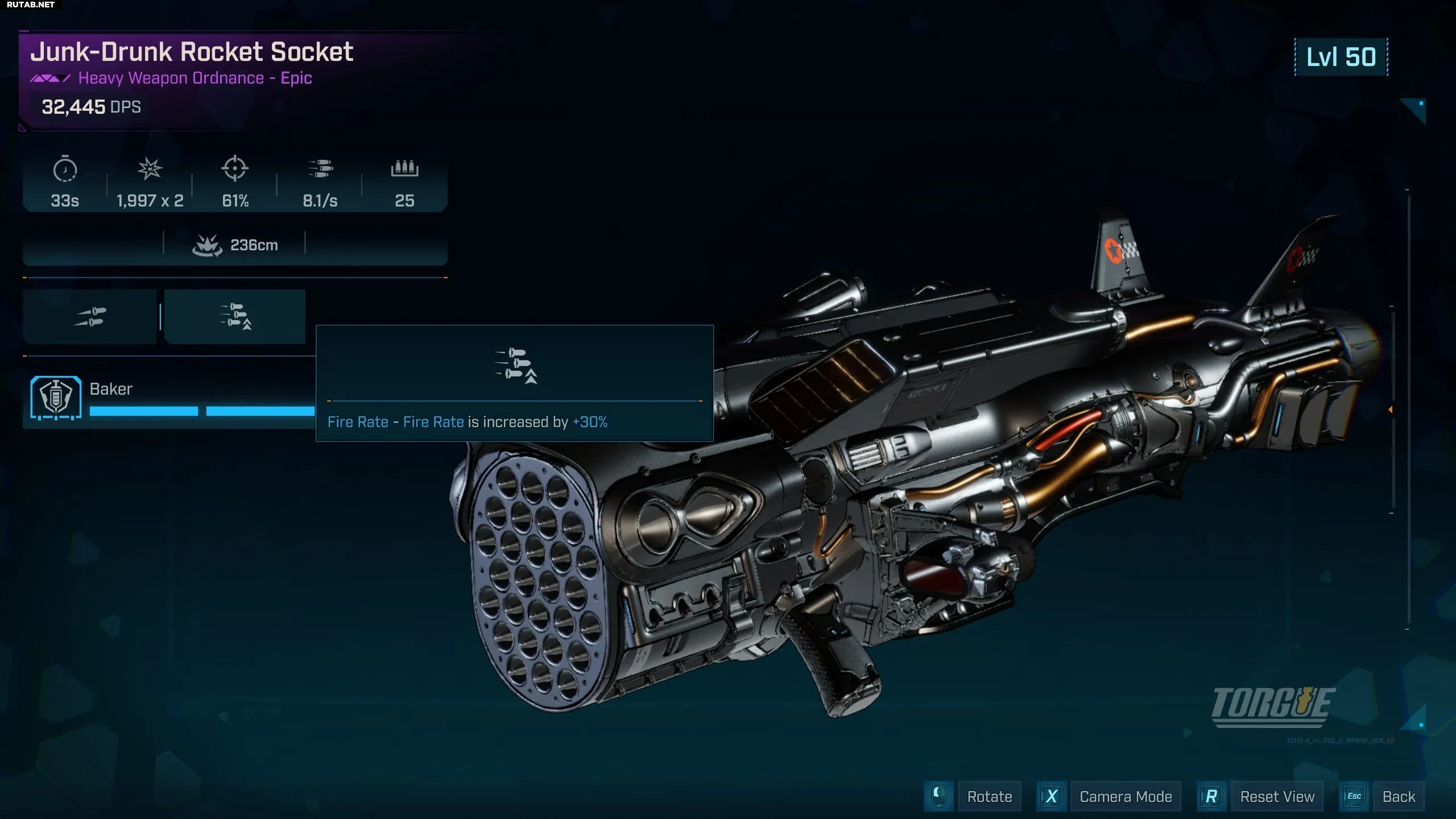Image resolution: width=1456 pixels, height=819 pixels.
Task: Switch to Camera Mode
Action: coord(1125,796)
